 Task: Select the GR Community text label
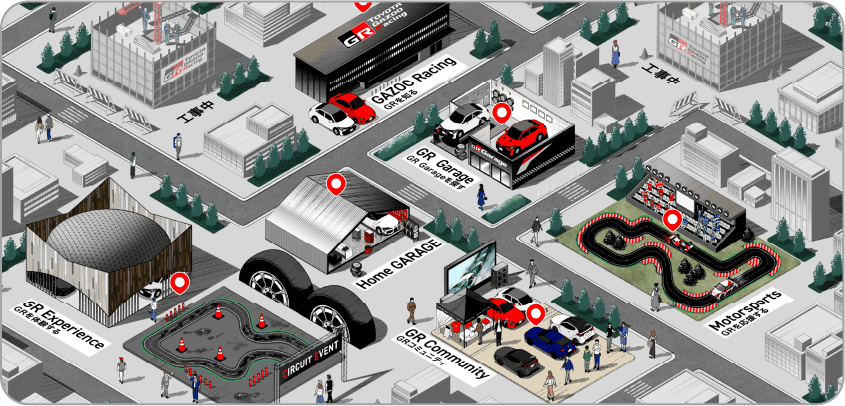pos(448,352)
